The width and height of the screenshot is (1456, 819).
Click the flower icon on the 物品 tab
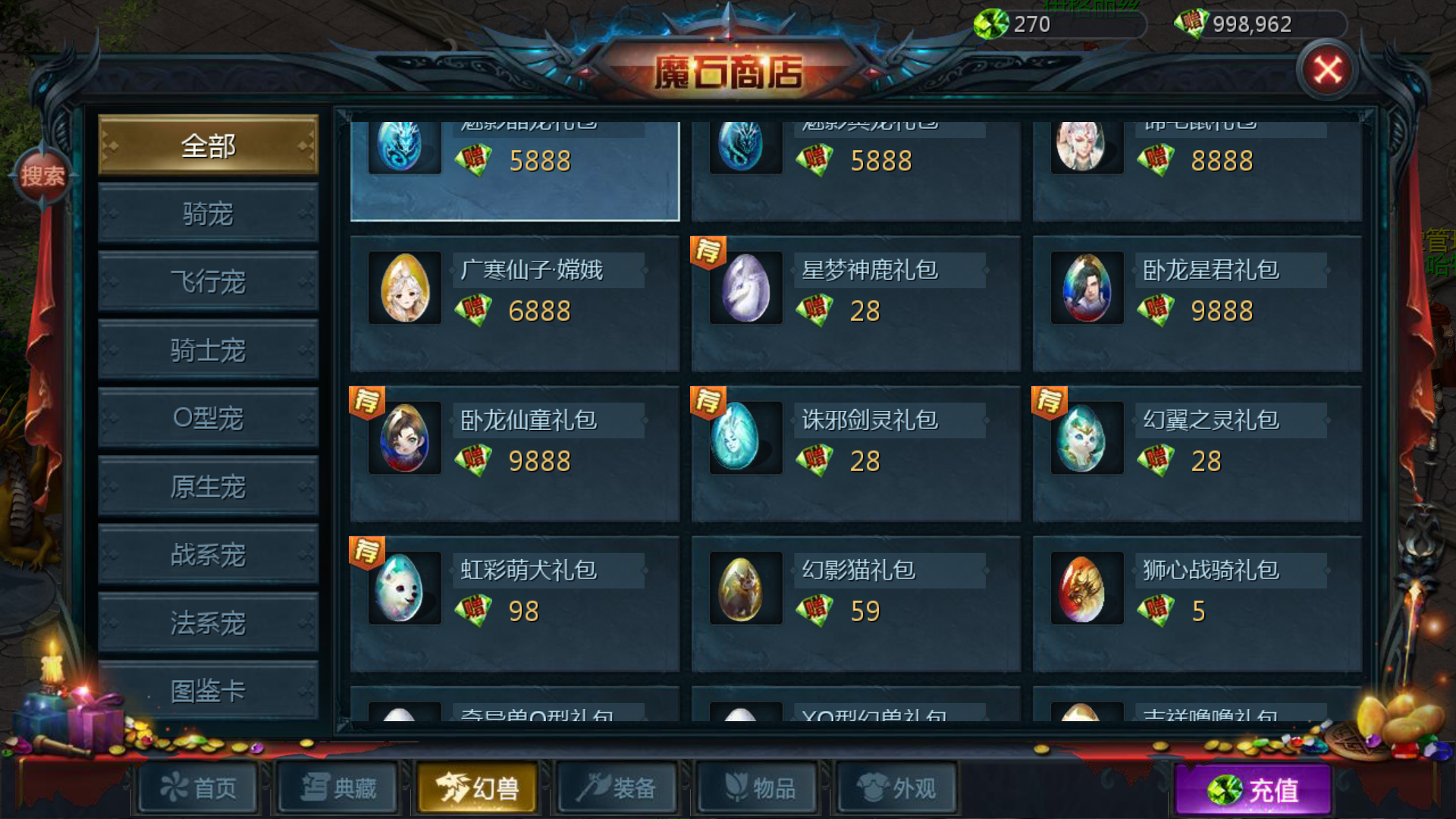tap(737, 789)
